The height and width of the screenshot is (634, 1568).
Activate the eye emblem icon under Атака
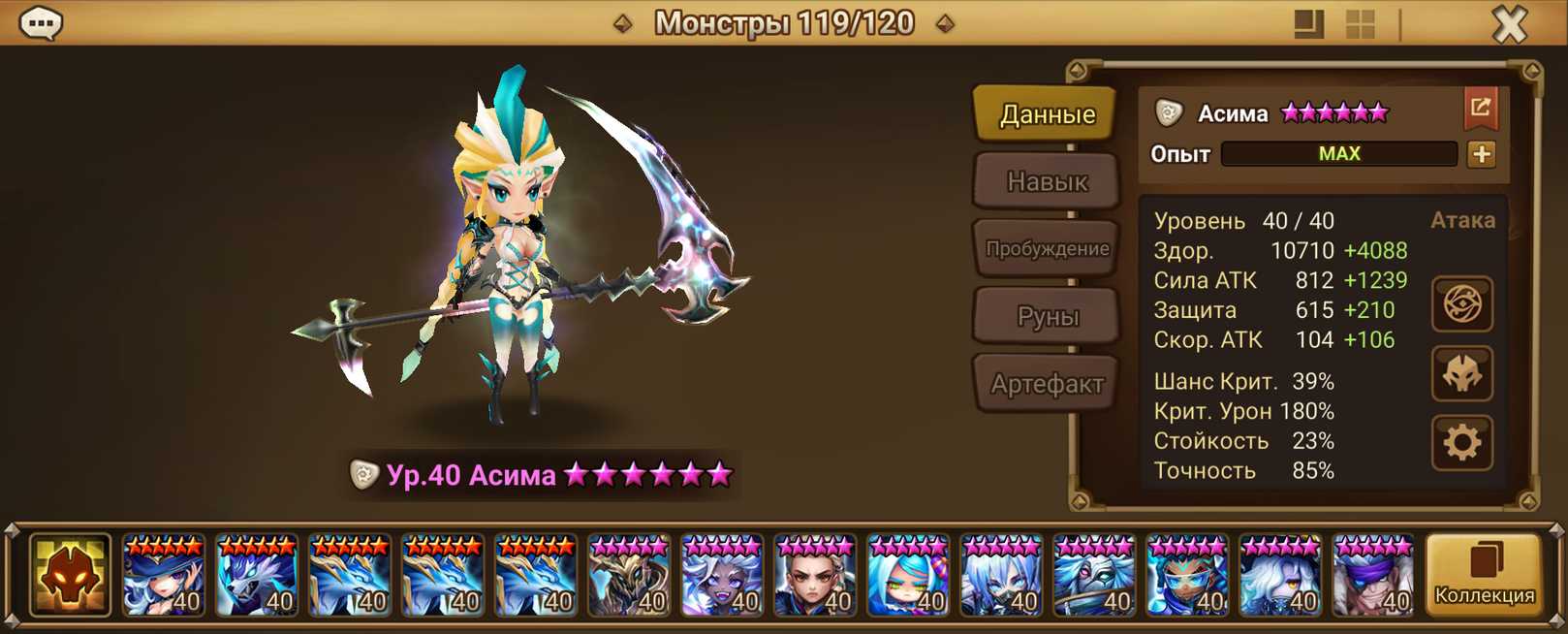1461,304
